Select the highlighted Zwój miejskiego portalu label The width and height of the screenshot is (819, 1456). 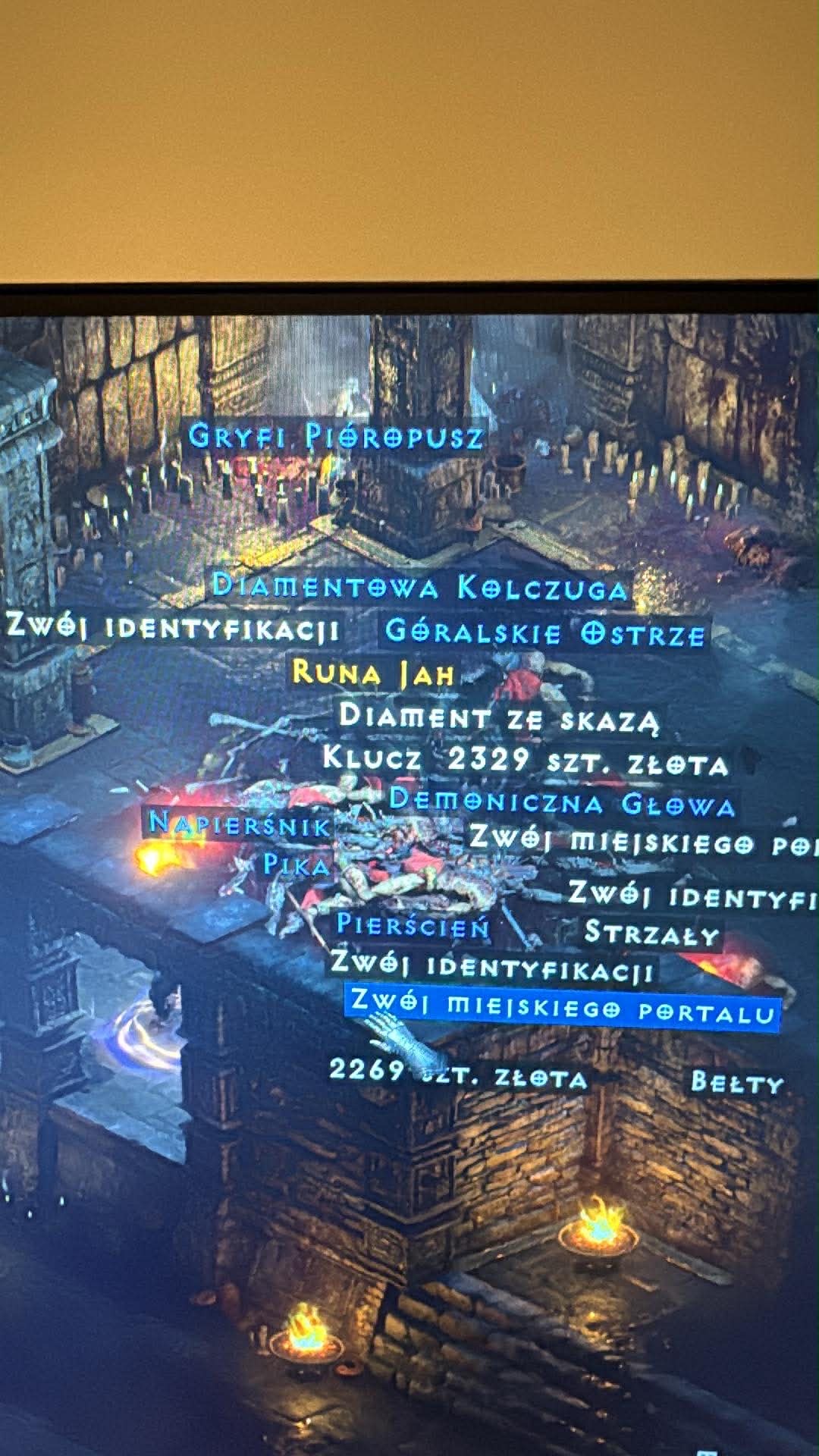[x=562, y=1008]
